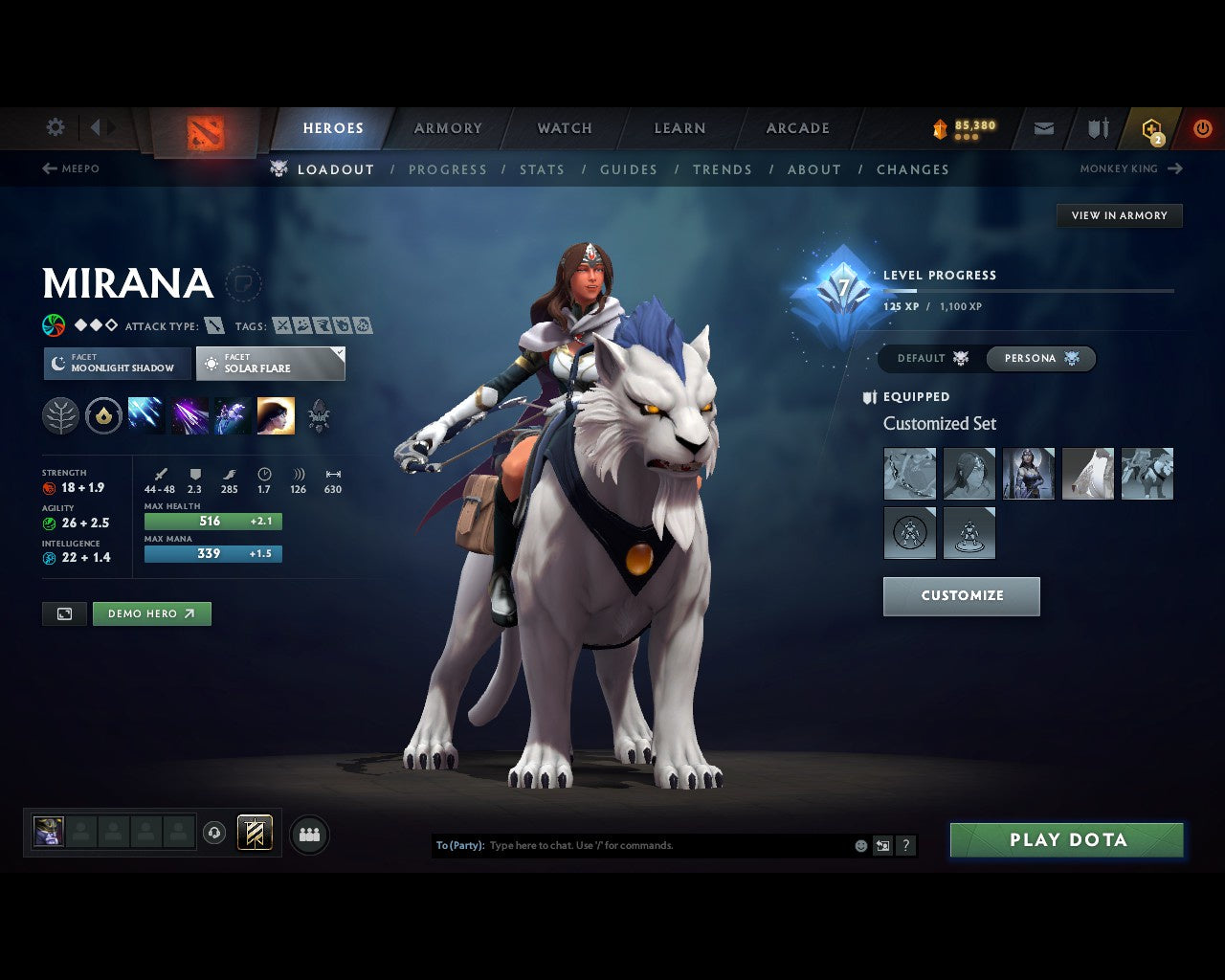
Task: Select the Moonlight Shadow facet
Action: click(116, 364)
